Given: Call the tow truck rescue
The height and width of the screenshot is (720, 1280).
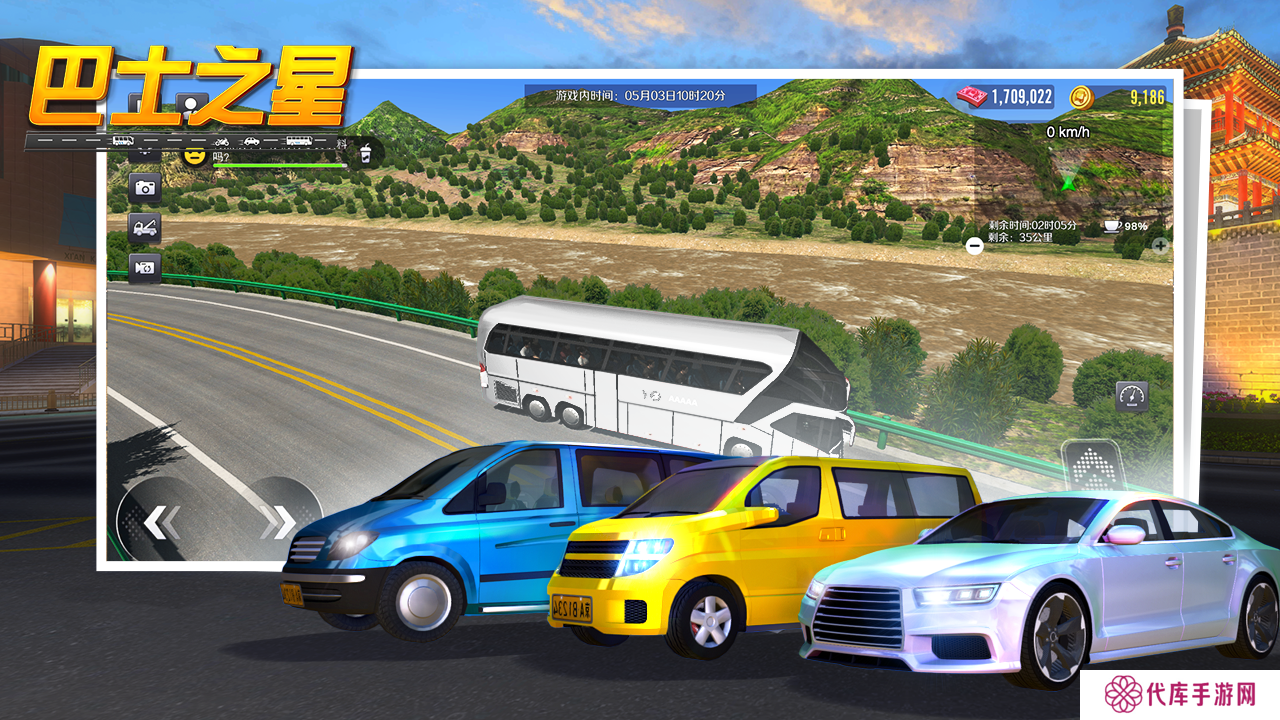Looking at the screenshot, I should pyautogui.click(x=145, y=227).
